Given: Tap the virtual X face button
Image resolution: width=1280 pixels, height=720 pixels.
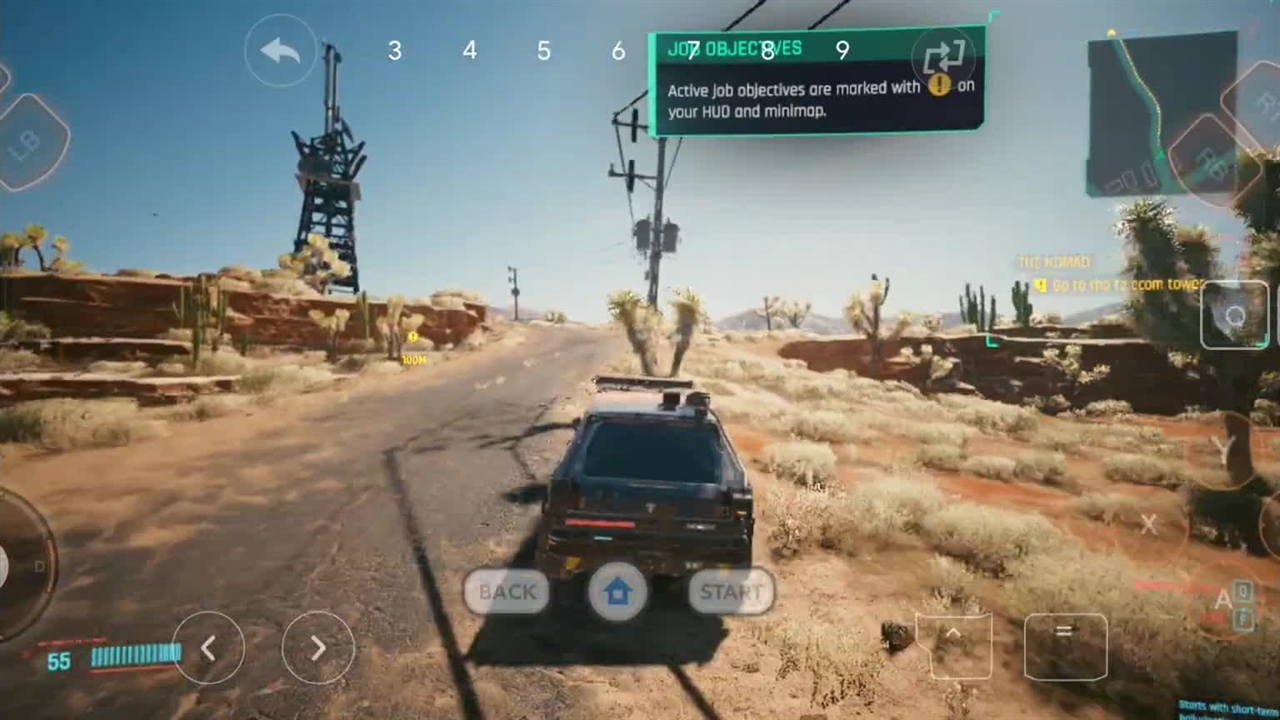Looking at the screenshot, I should pyautogui.click(x=1149, y=524).
